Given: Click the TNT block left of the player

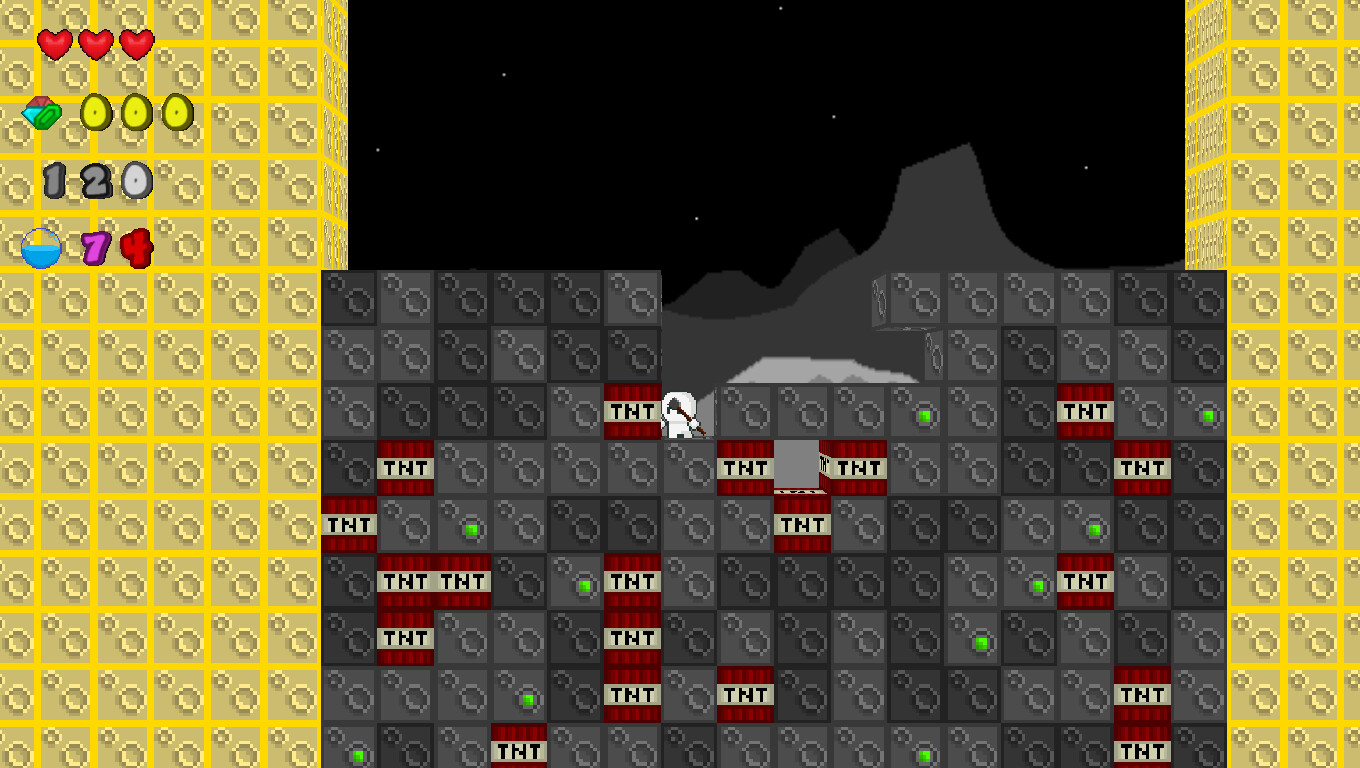Looking at the screenshot, I should (x=631, y=411).
